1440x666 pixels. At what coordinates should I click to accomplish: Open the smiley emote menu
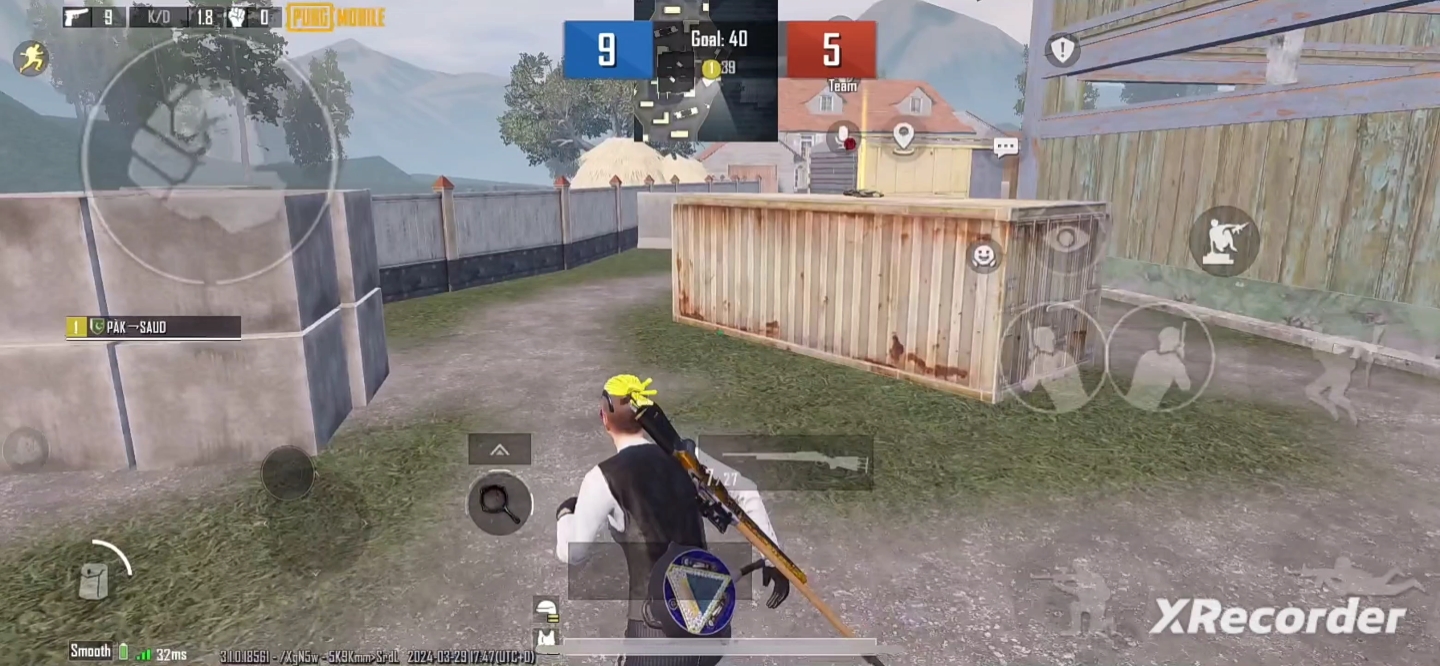984,256
